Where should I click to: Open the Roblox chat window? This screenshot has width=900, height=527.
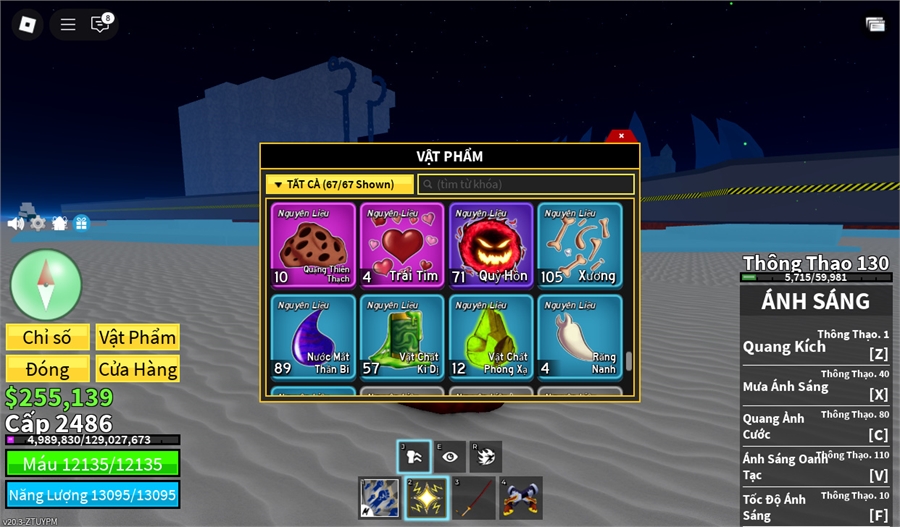[100, 24]
